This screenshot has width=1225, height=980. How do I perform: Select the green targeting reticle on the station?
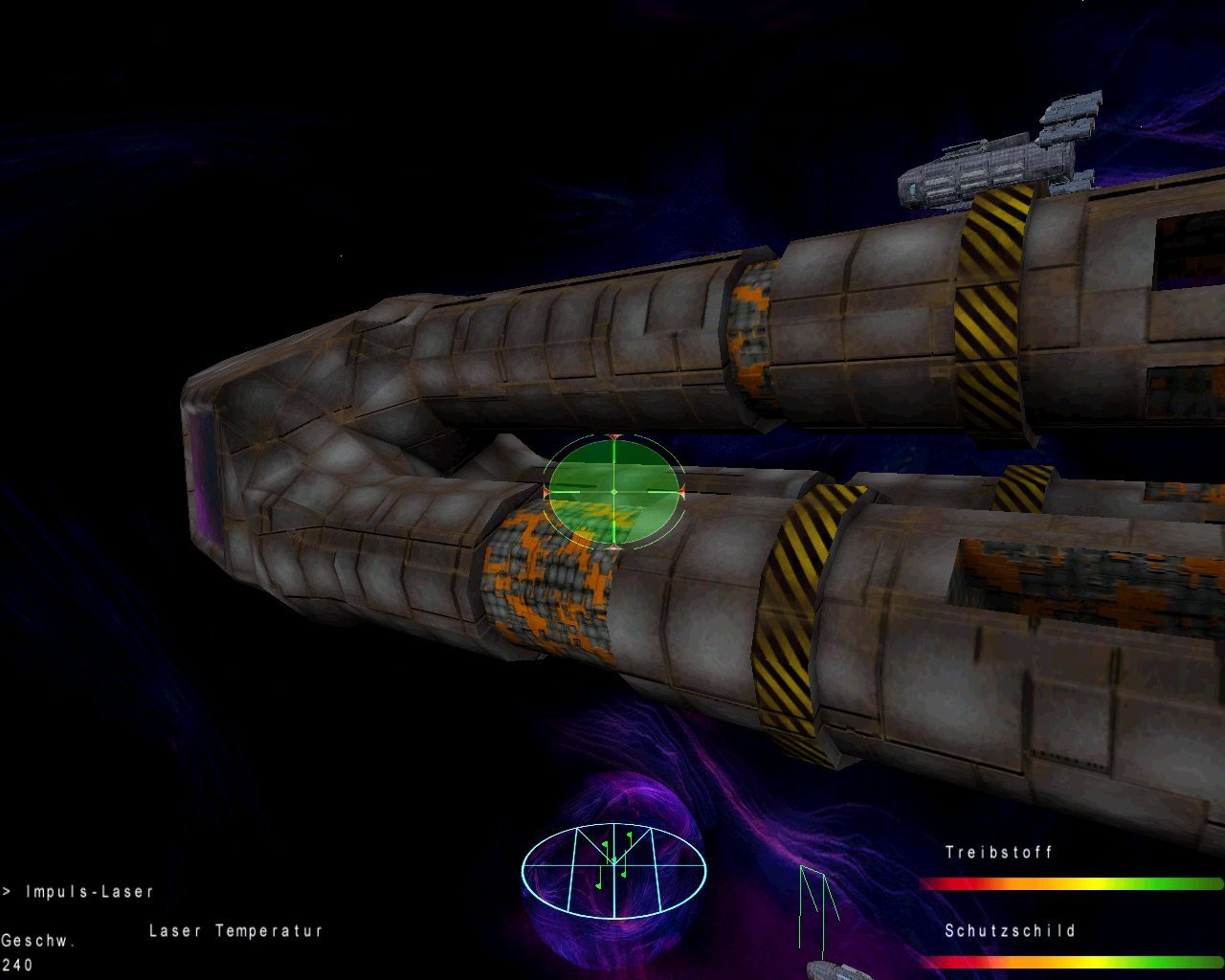coord(612,490)
